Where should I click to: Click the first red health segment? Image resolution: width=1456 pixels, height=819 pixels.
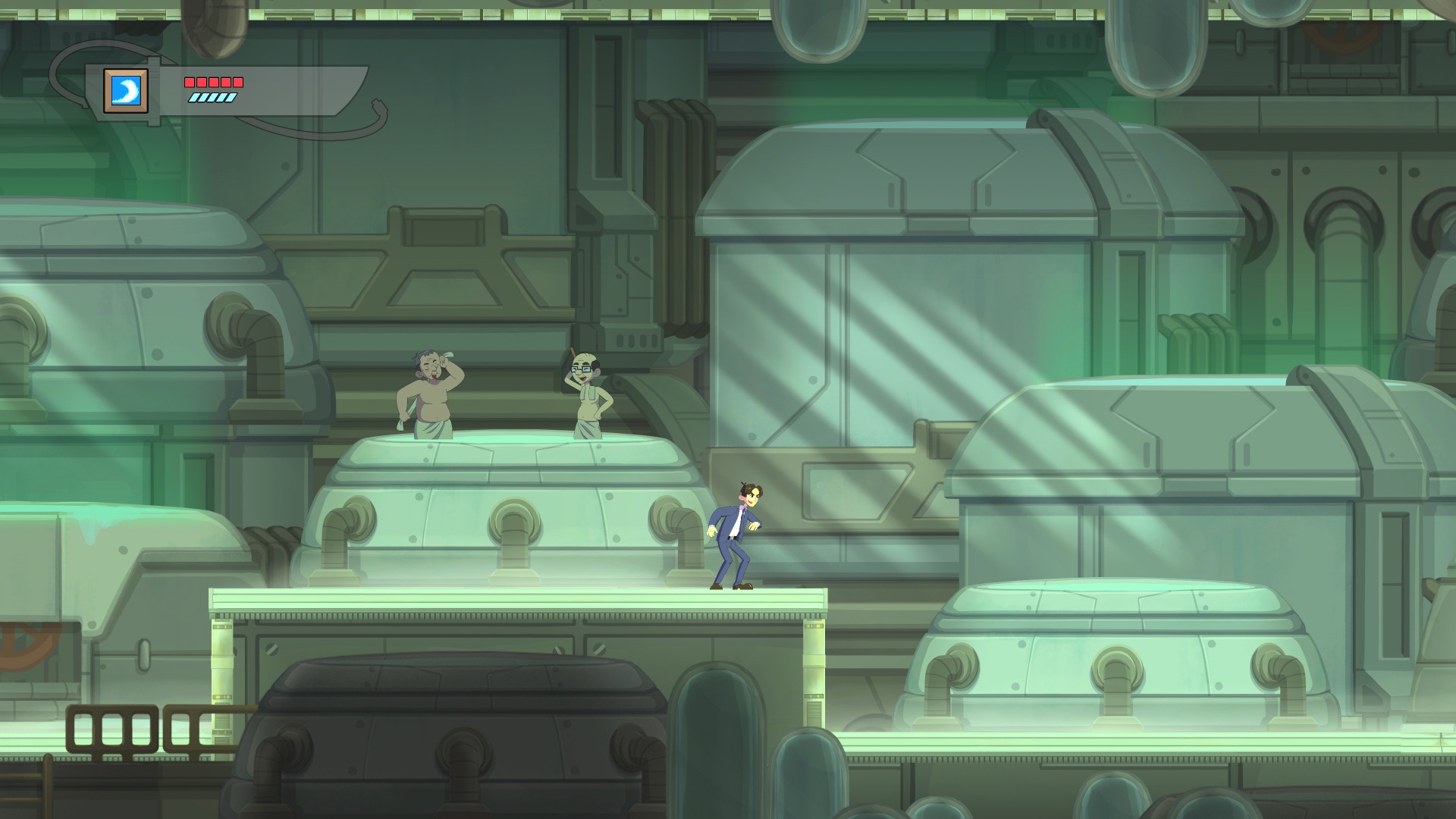(x=190, y=82)
